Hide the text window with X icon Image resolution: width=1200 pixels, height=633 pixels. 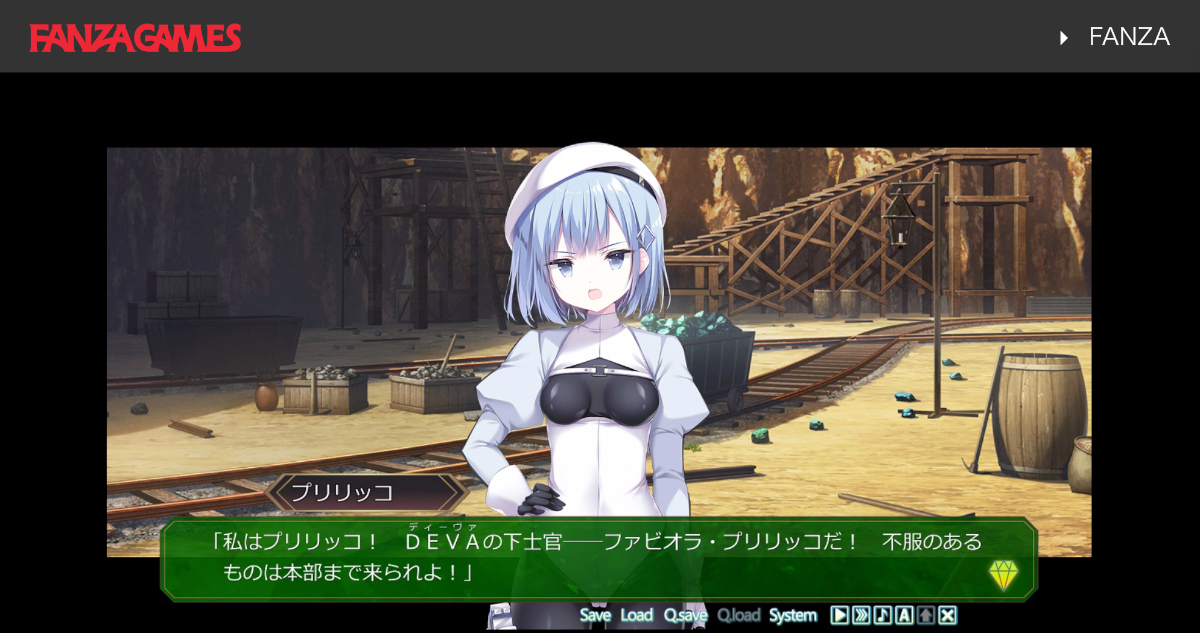(948, 615)
